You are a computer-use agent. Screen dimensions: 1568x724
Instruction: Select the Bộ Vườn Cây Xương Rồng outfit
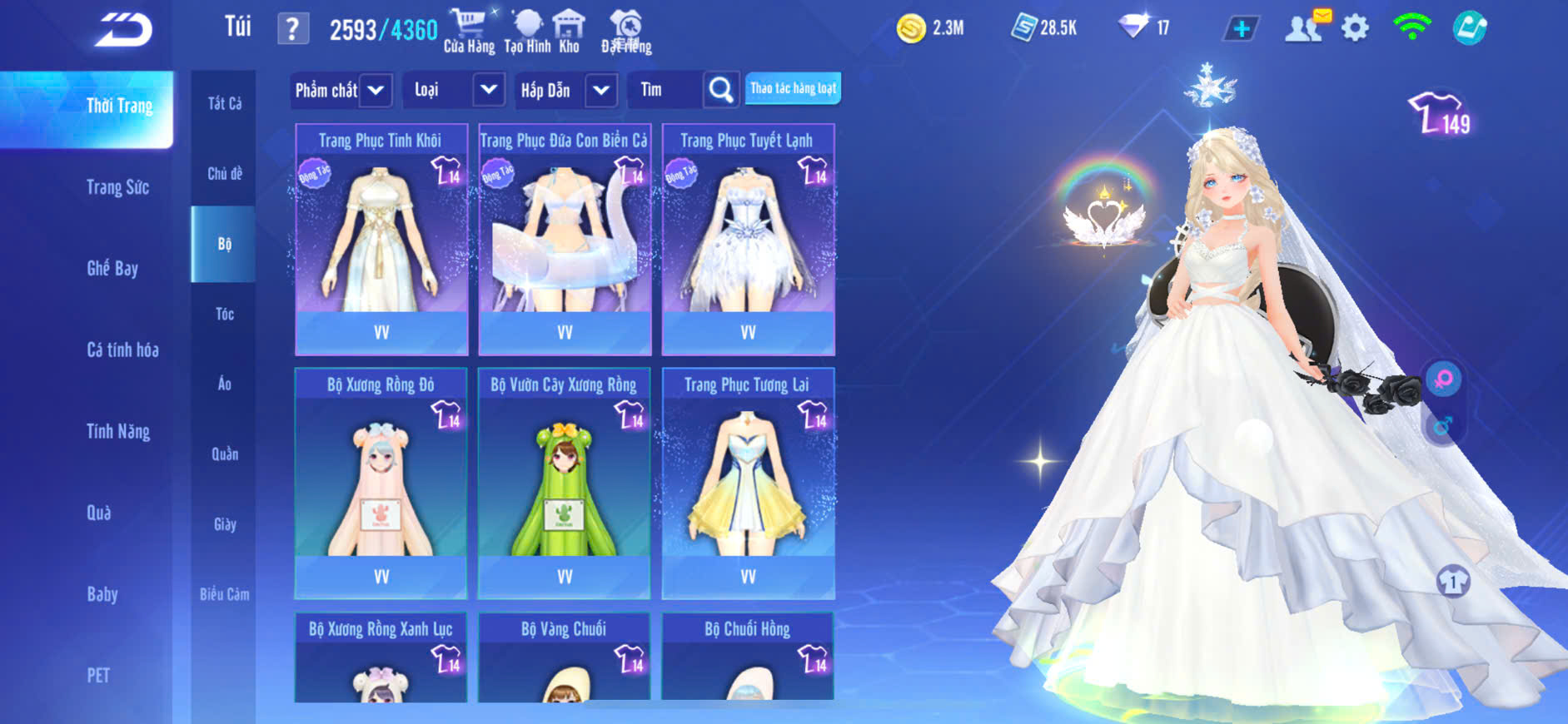565,483
